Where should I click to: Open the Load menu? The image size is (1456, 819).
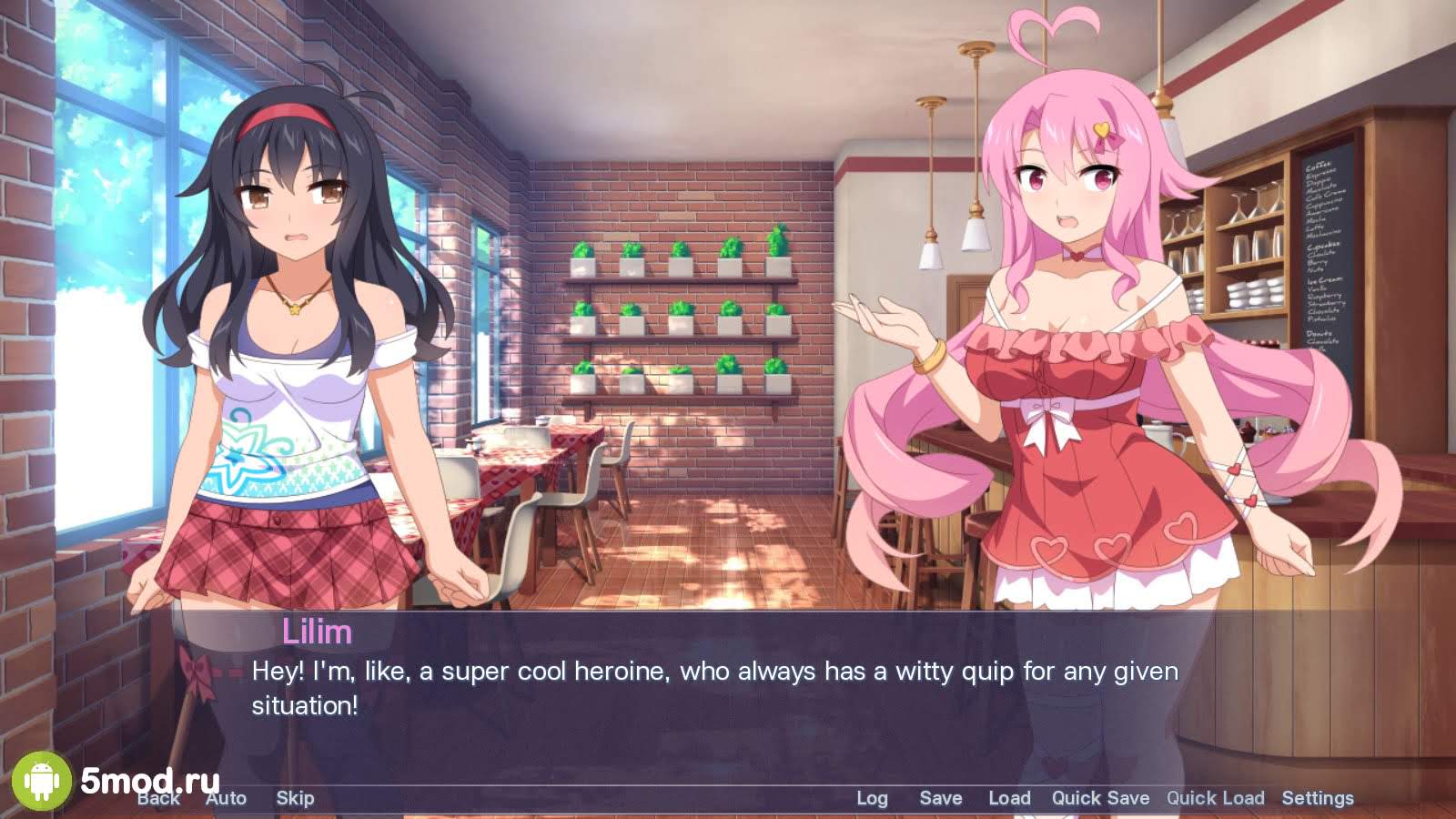coord(1009,798)
